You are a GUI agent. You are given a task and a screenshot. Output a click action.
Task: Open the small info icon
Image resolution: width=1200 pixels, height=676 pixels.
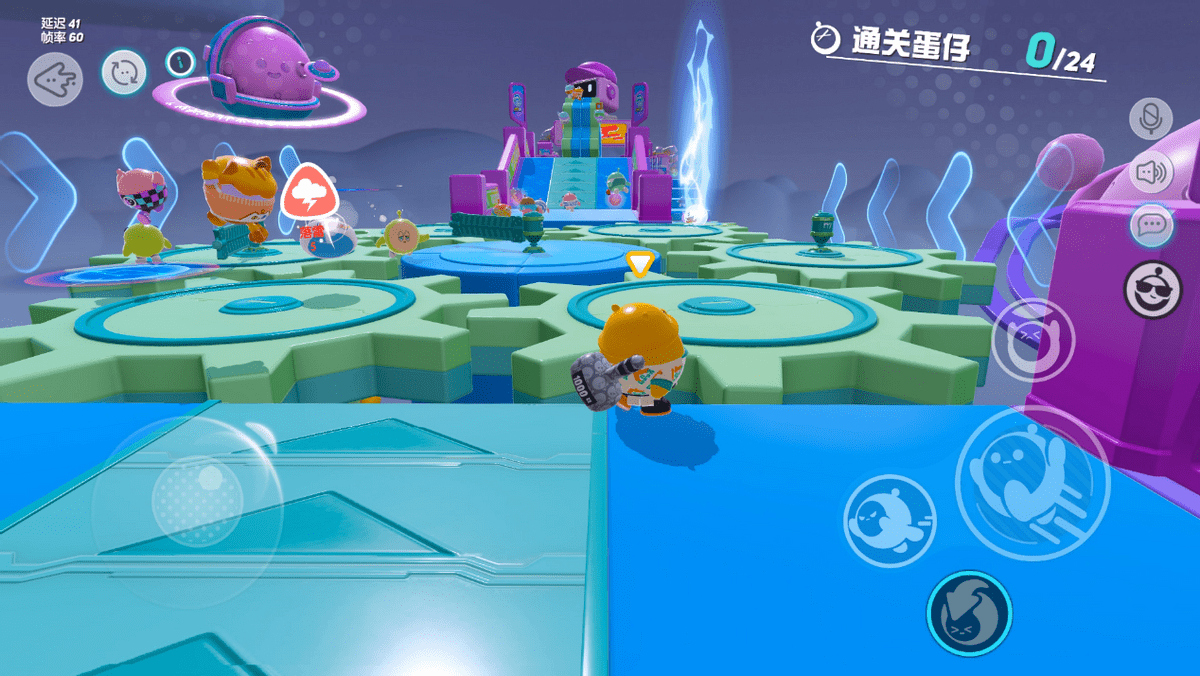[180, 62]
